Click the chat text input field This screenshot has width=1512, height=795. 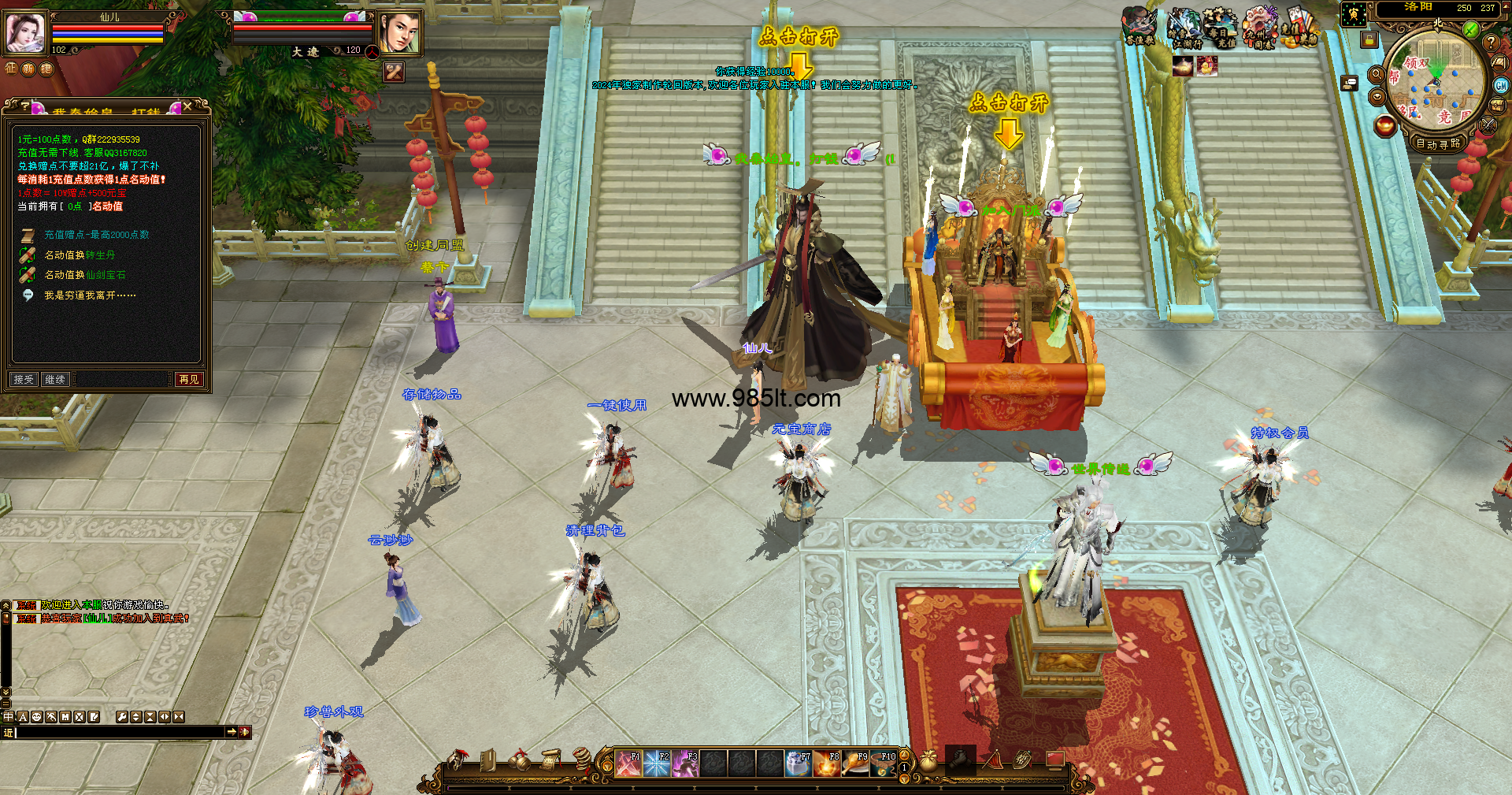(118, 732)
